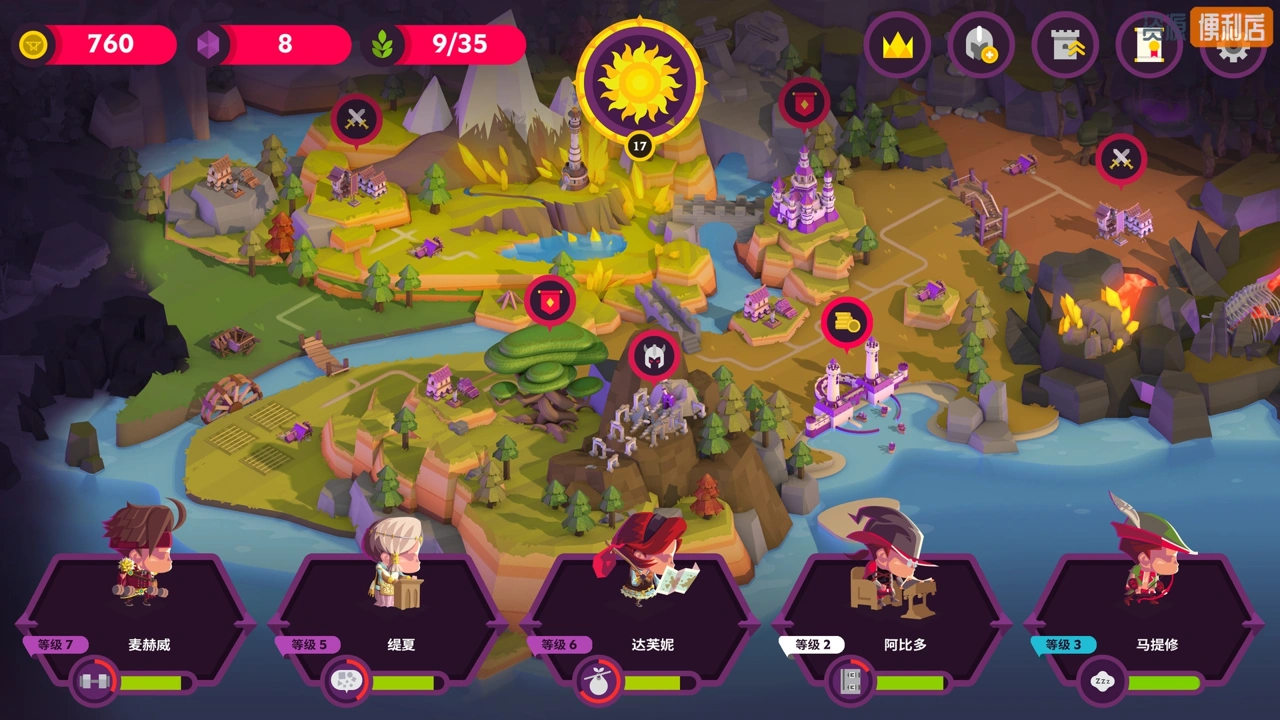Click the crossed swords marker in the wasteland
The width and height of the screenshot is (1280, 720).
pyautogui.click(x=1121, y=159)
